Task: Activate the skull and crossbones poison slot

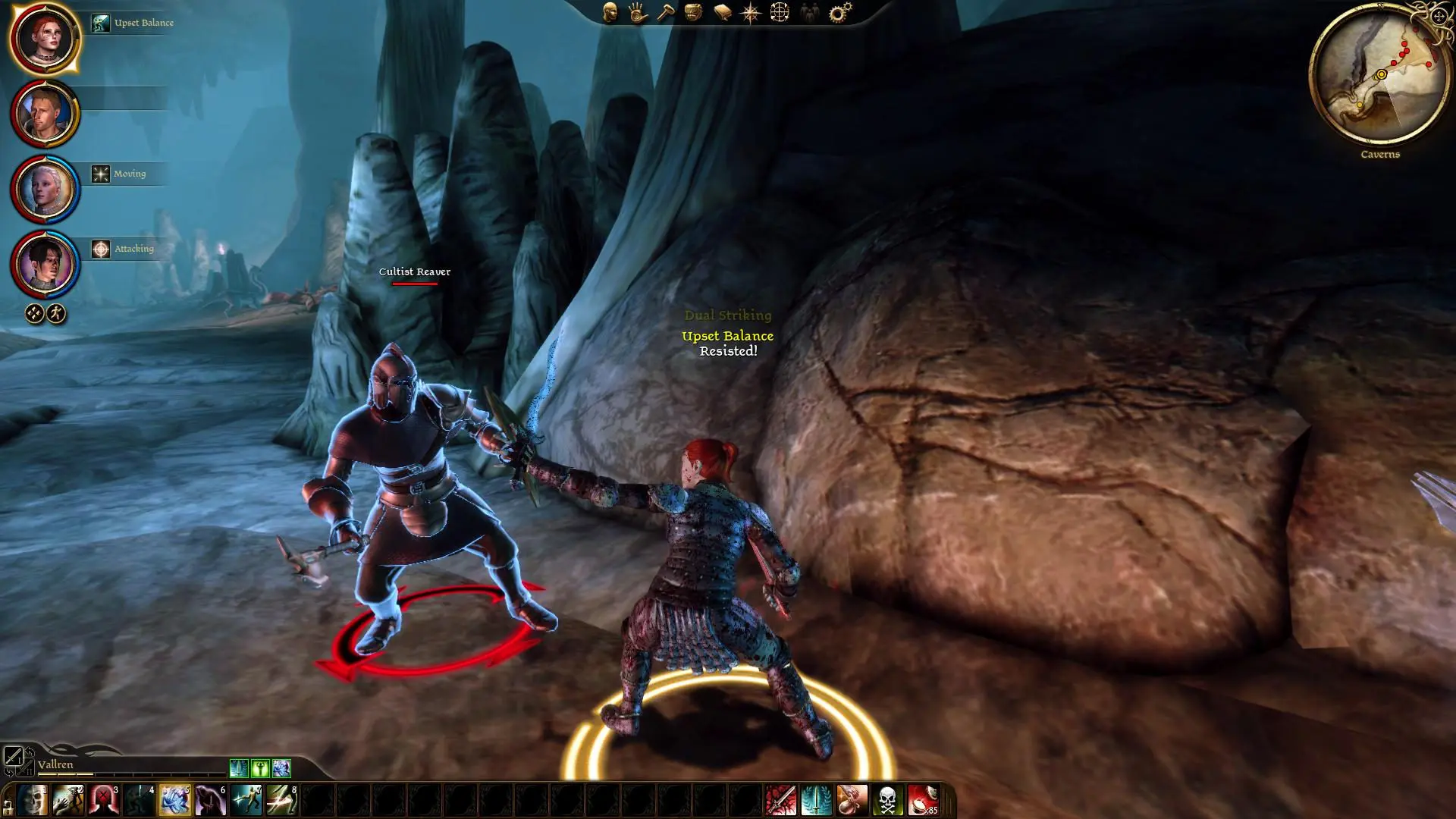Action: pos(887,800)
